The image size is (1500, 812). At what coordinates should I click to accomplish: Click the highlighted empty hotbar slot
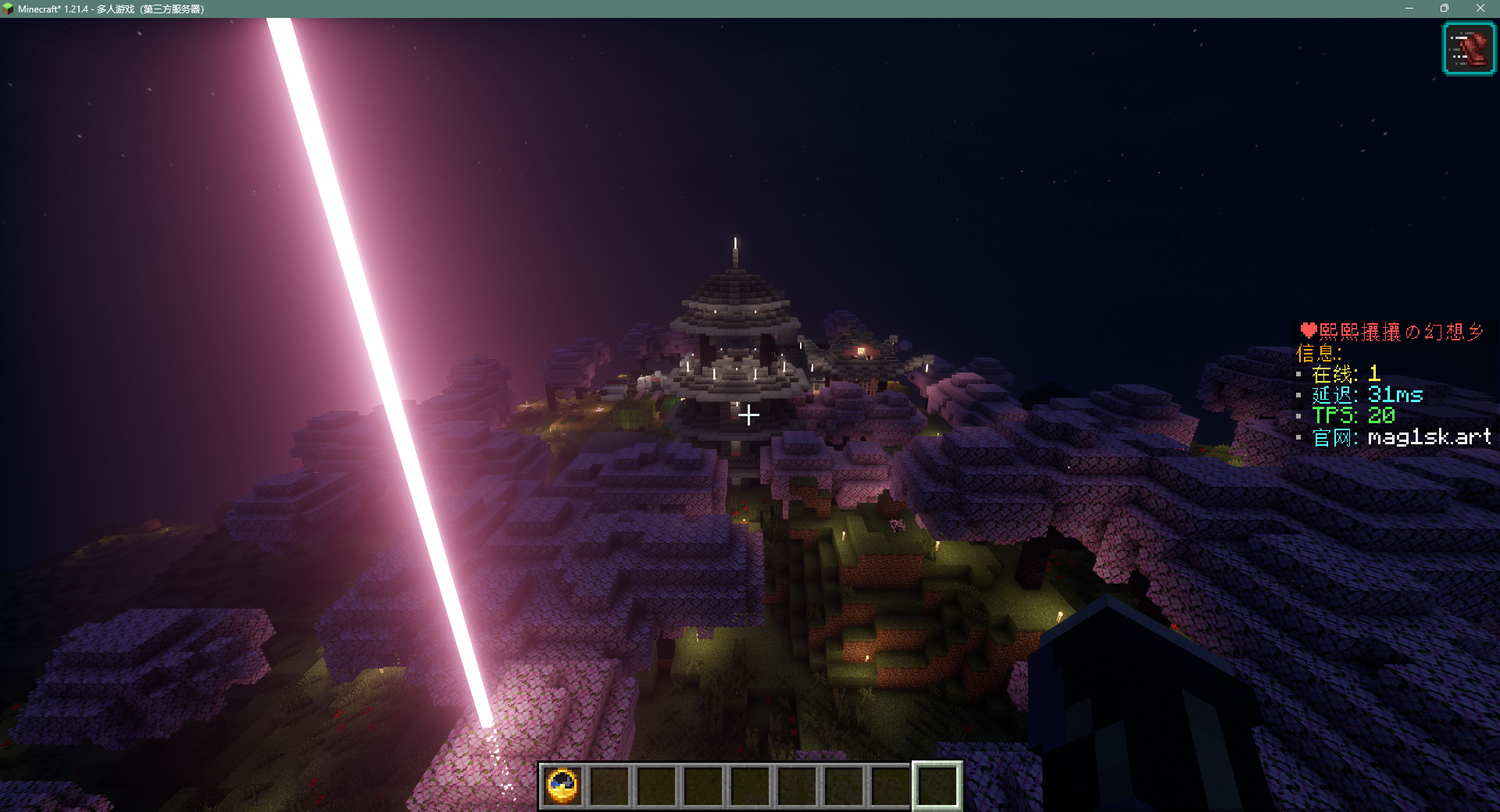coord(937,785)
